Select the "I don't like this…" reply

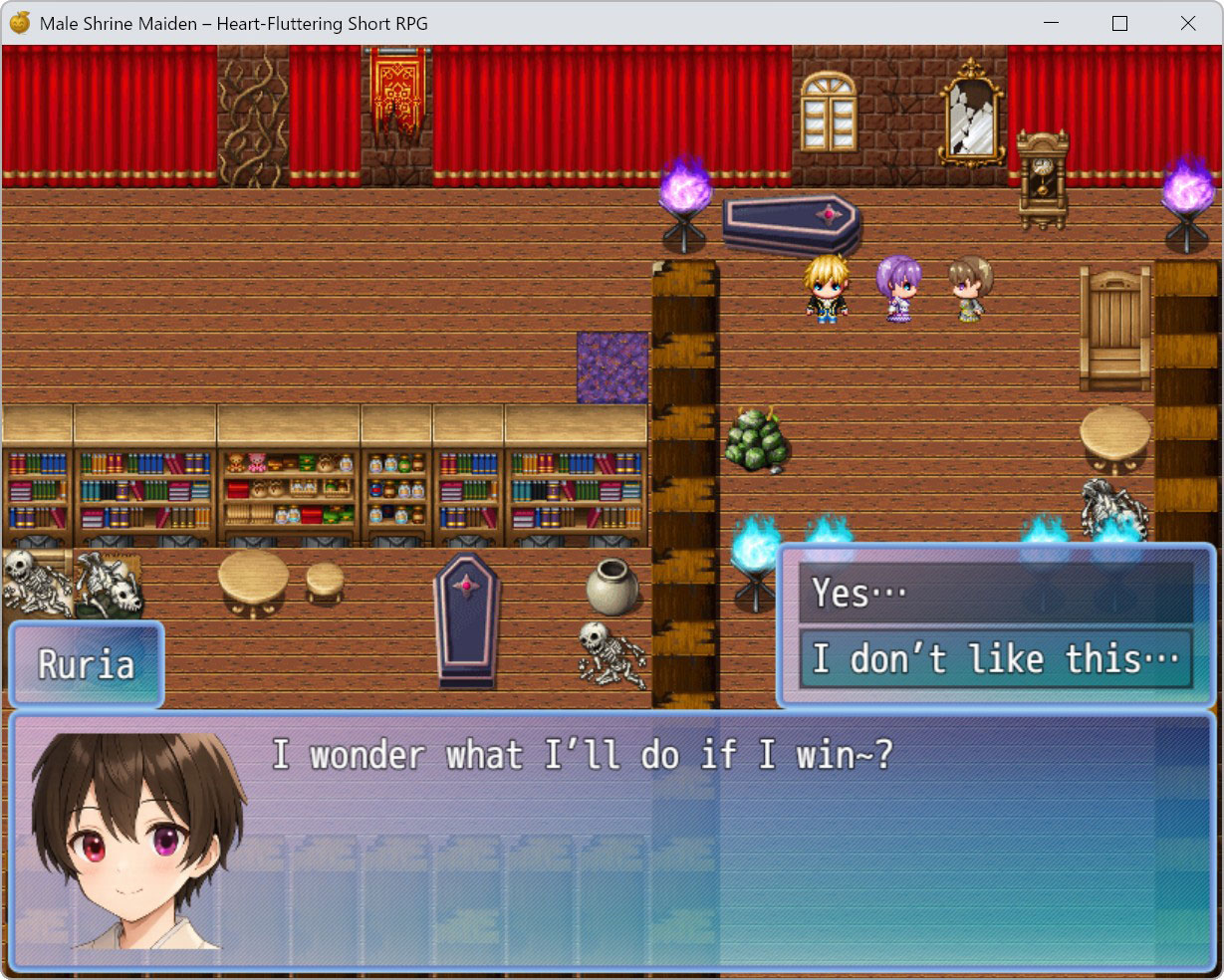click(995, 659)
